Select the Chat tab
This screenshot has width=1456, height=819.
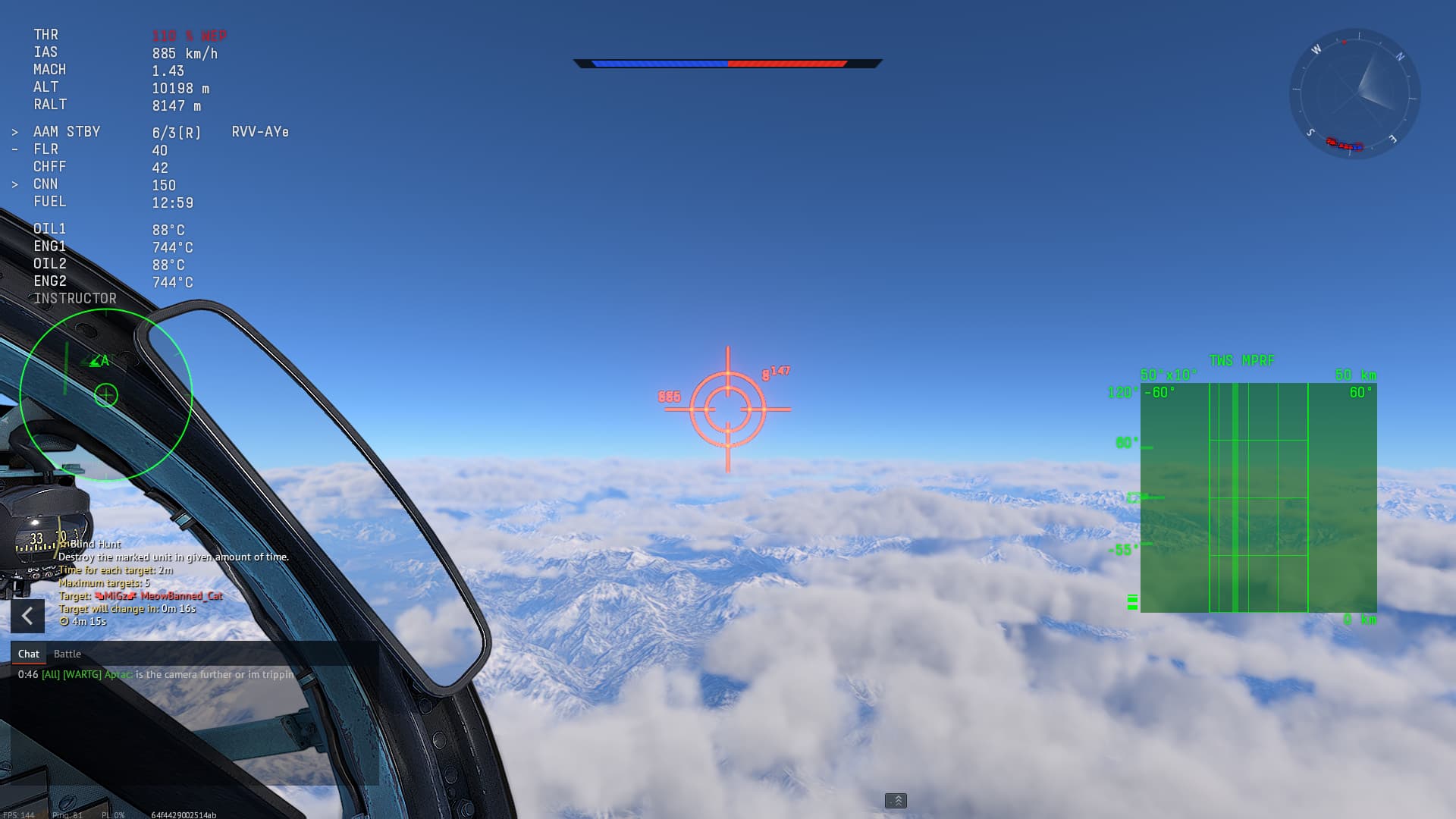[x=28, y=653]
